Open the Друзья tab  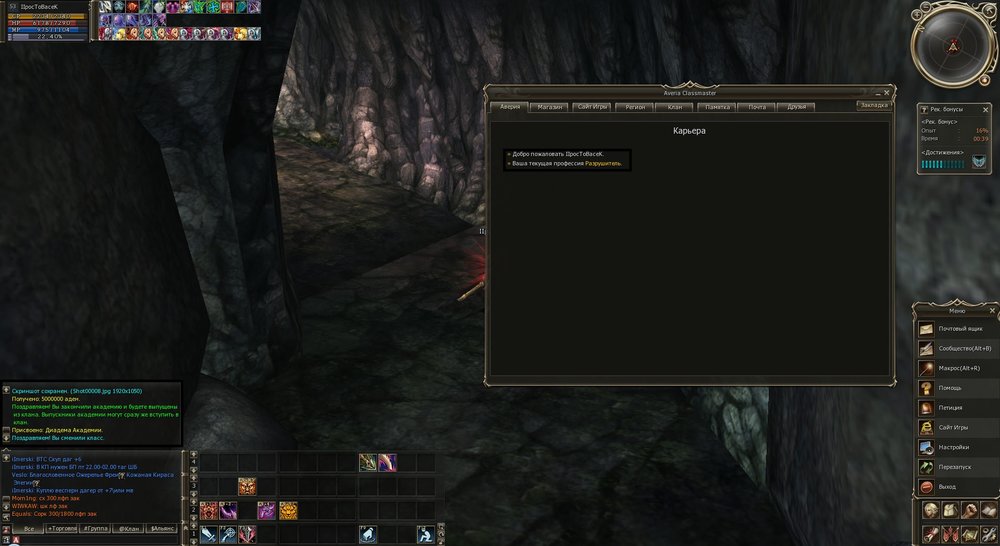(796, 106)
